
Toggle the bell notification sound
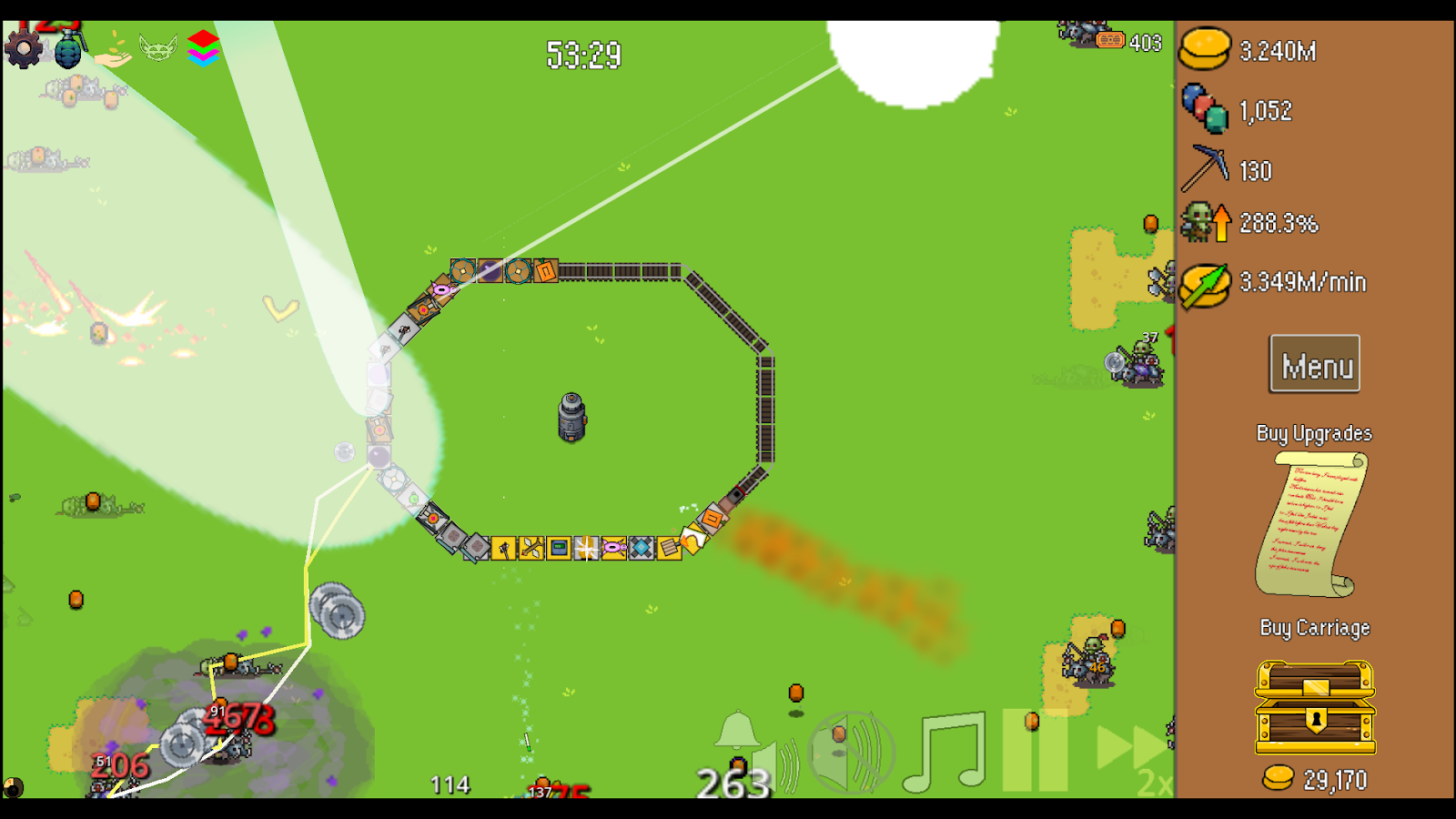pyautogui.click(x=736, y=731)
